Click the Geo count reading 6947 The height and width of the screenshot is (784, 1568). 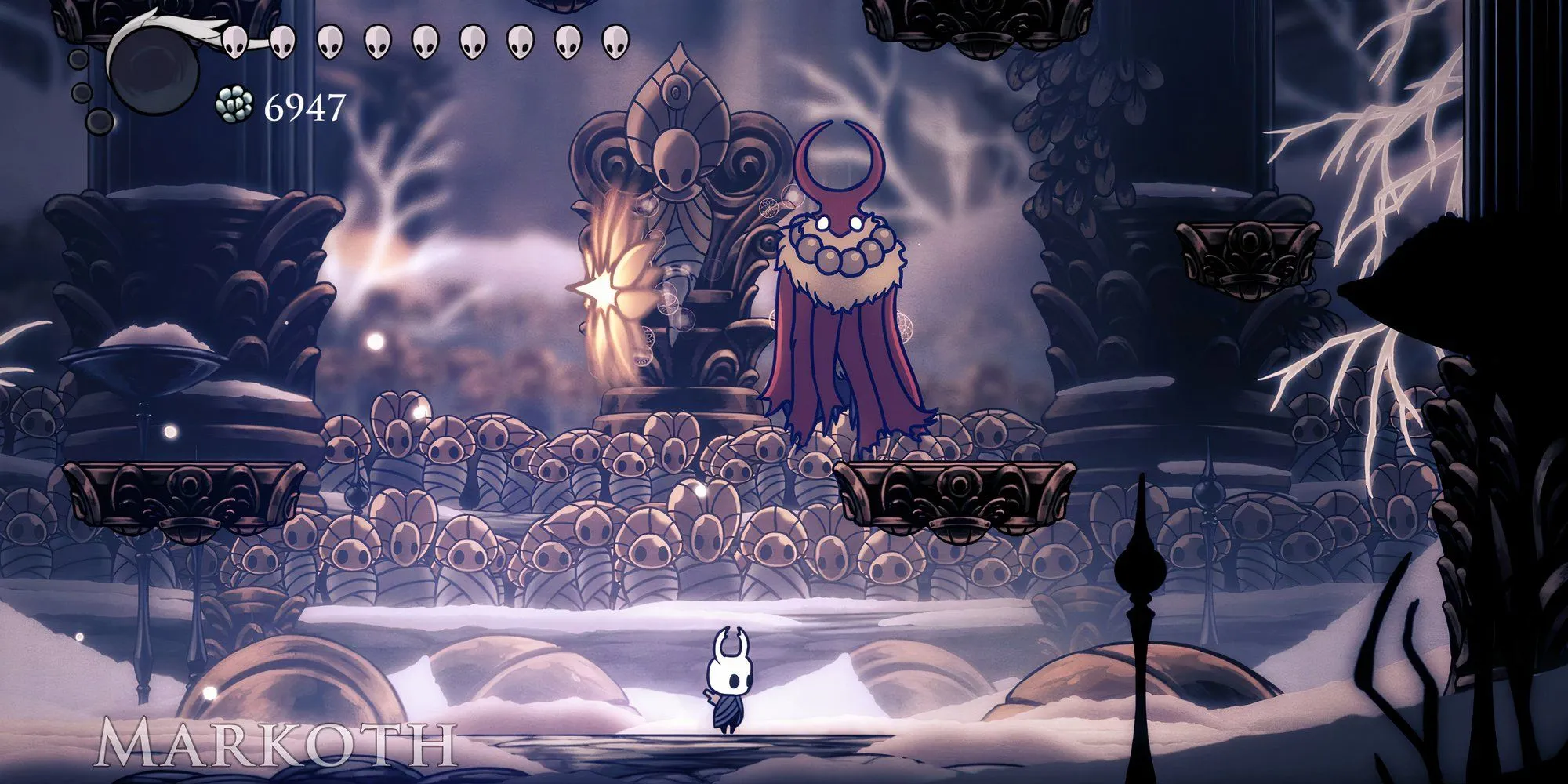306,106
